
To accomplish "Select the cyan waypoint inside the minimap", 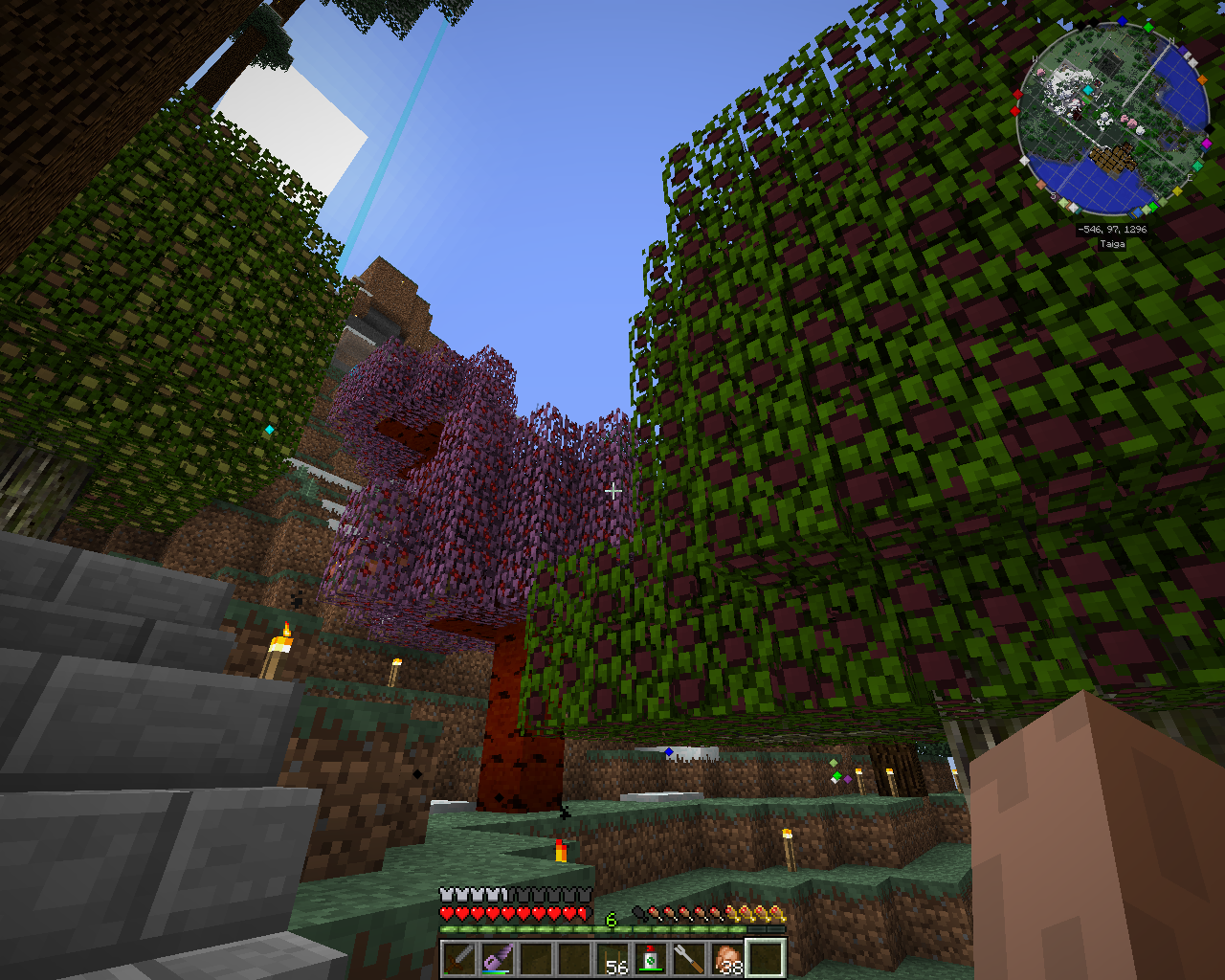I will click(1087, 90).
